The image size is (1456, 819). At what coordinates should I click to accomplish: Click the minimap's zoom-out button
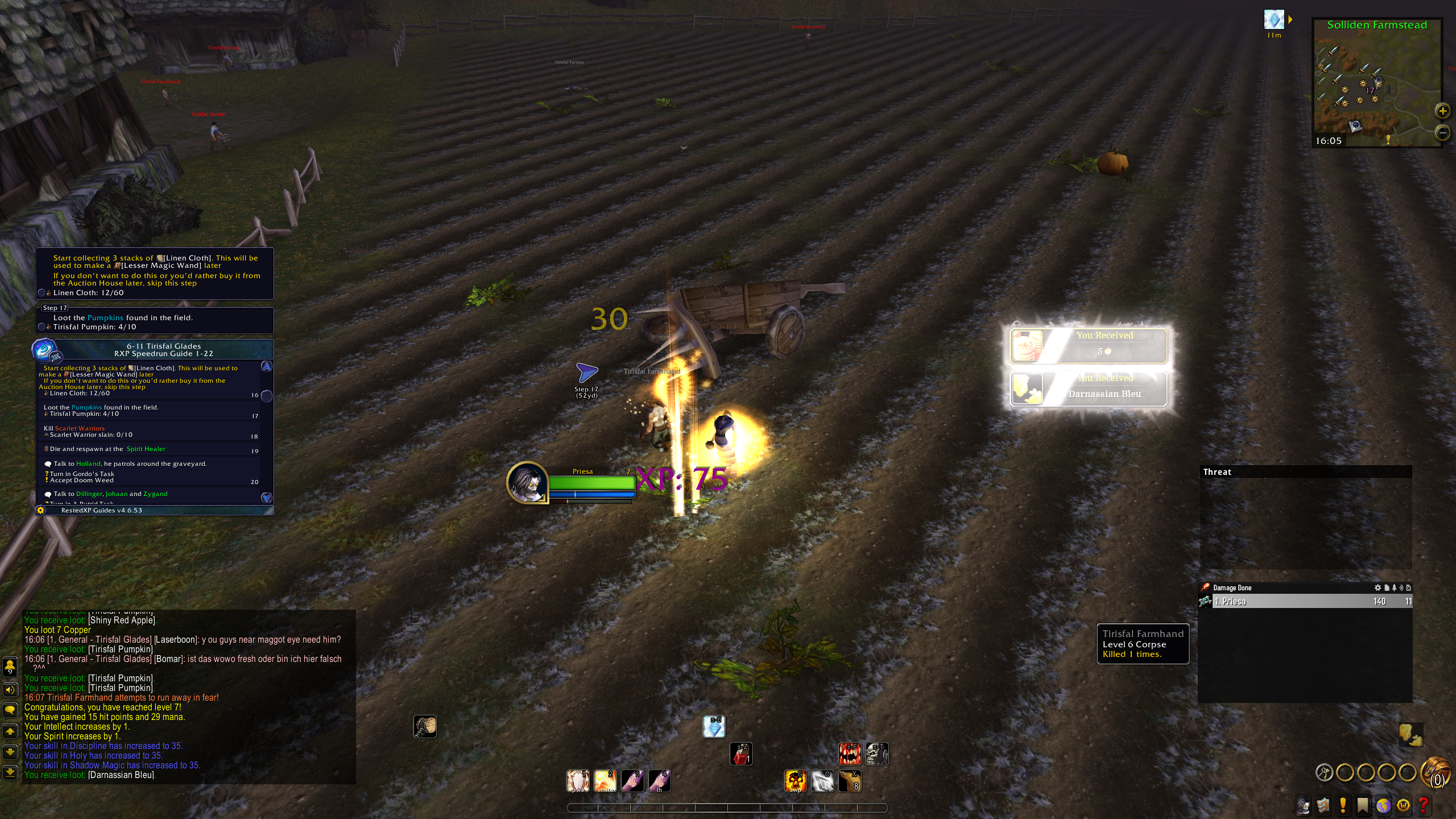point(1442,133)
